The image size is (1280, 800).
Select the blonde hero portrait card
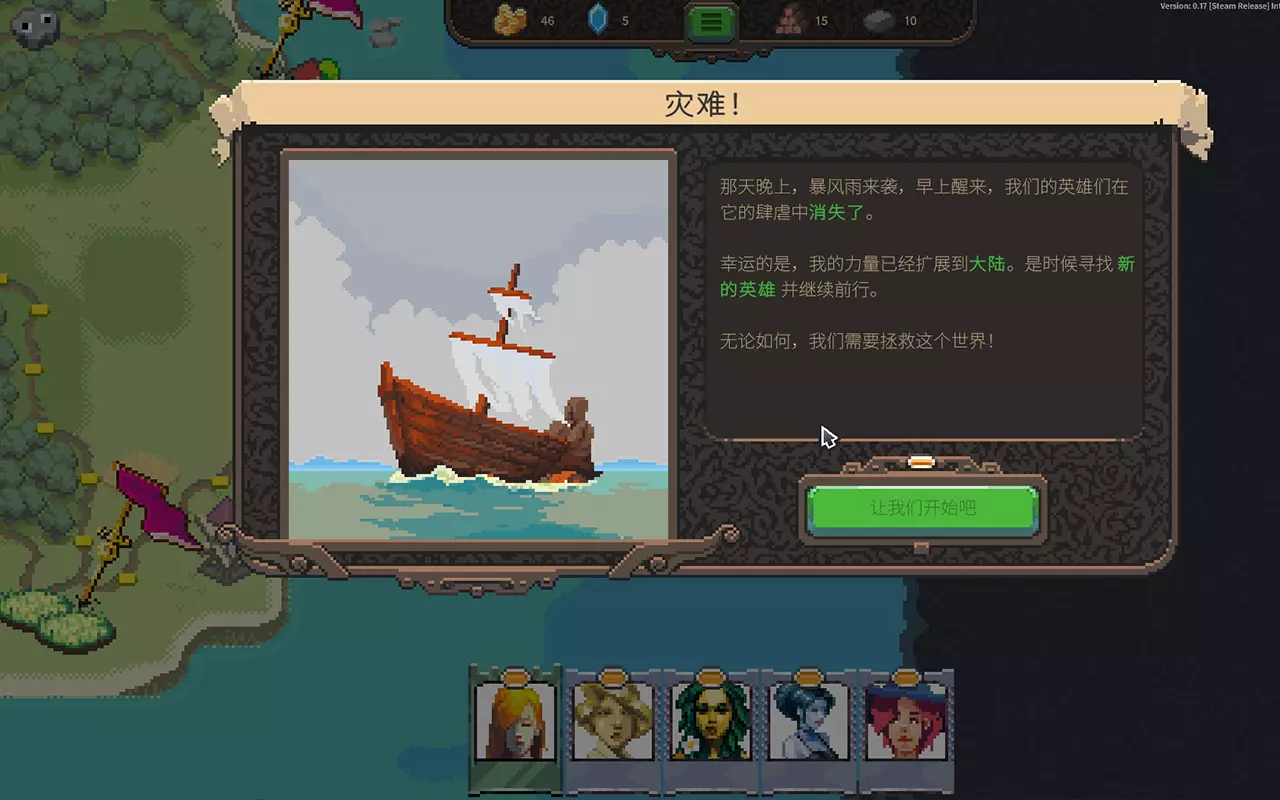(x=612, y=722)
